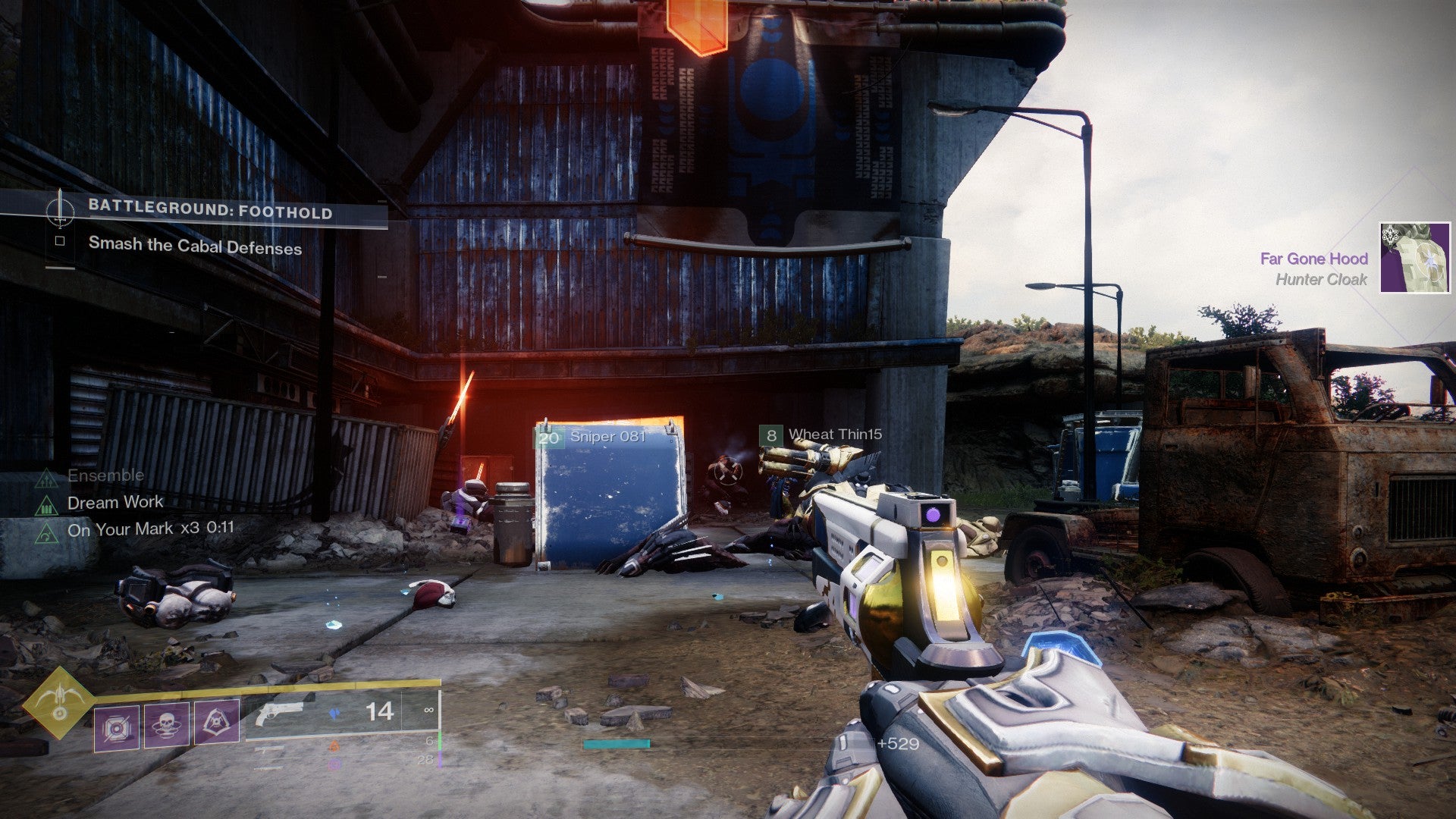This screenshot has width=1456, height=819.
Task: Check the Dream Work buff entry
Action: pos(115,502)
